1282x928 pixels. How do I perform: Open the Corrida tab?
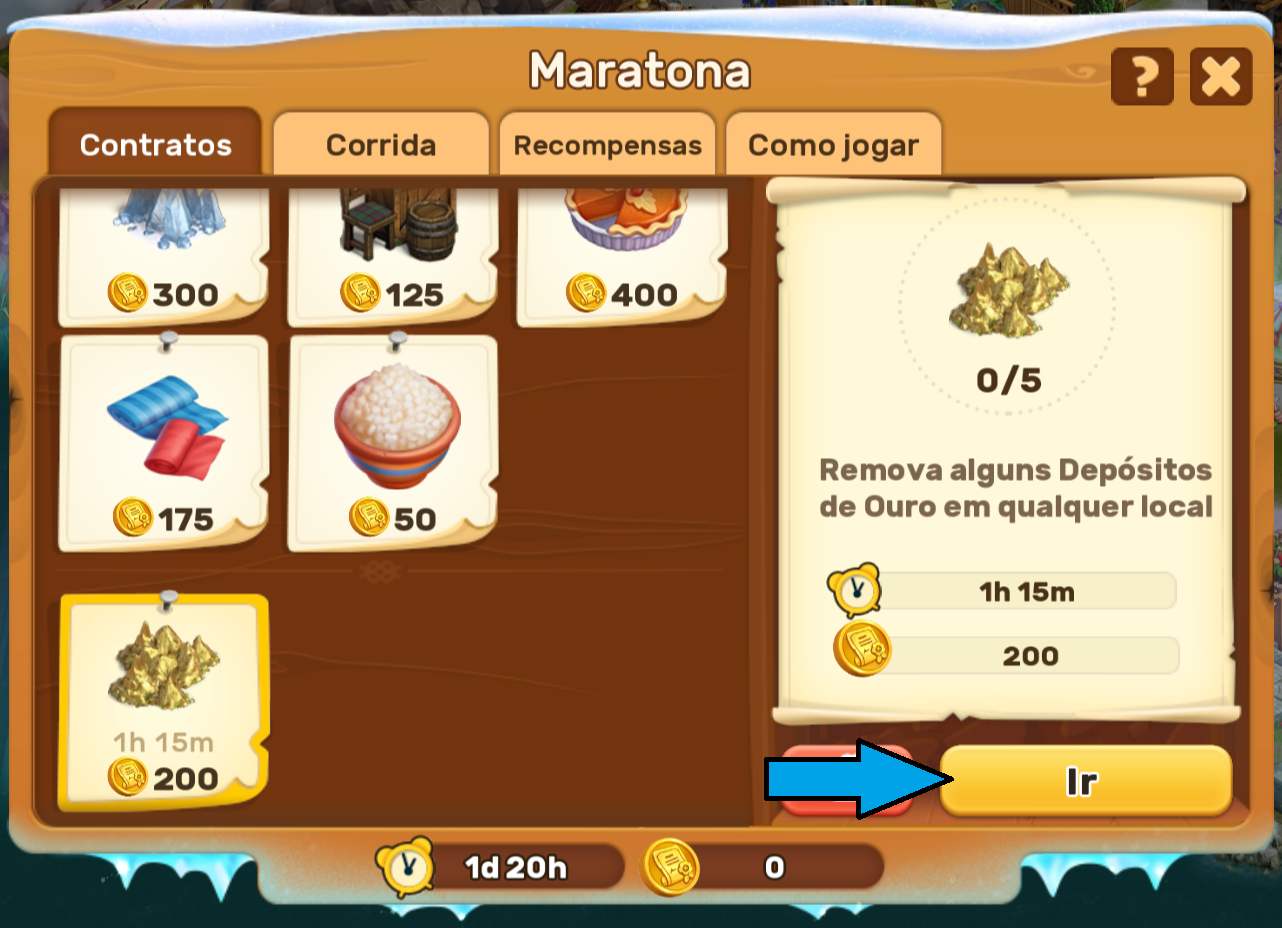pyautogui.click(x=381, y=145)
